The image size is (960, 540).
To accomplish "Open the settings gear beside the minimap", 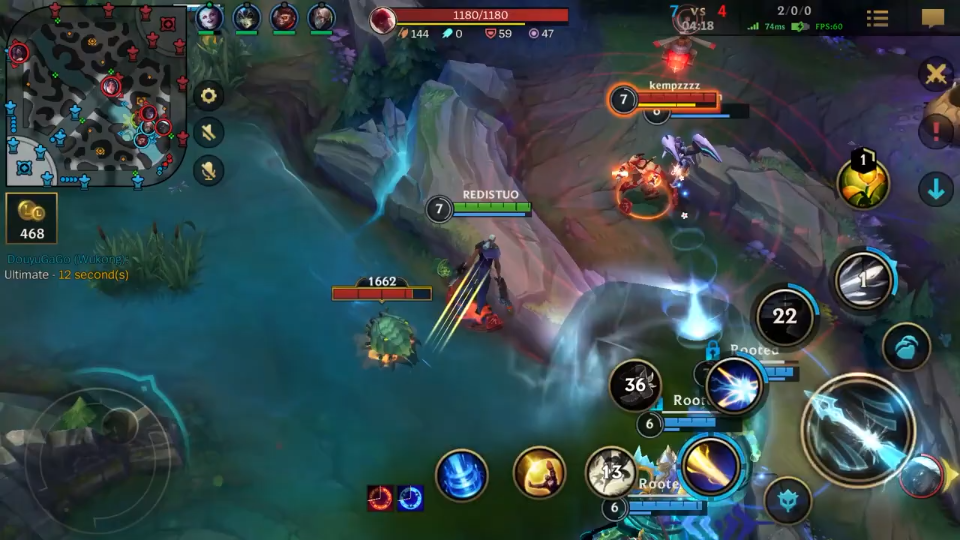I will tap(209, 96).
